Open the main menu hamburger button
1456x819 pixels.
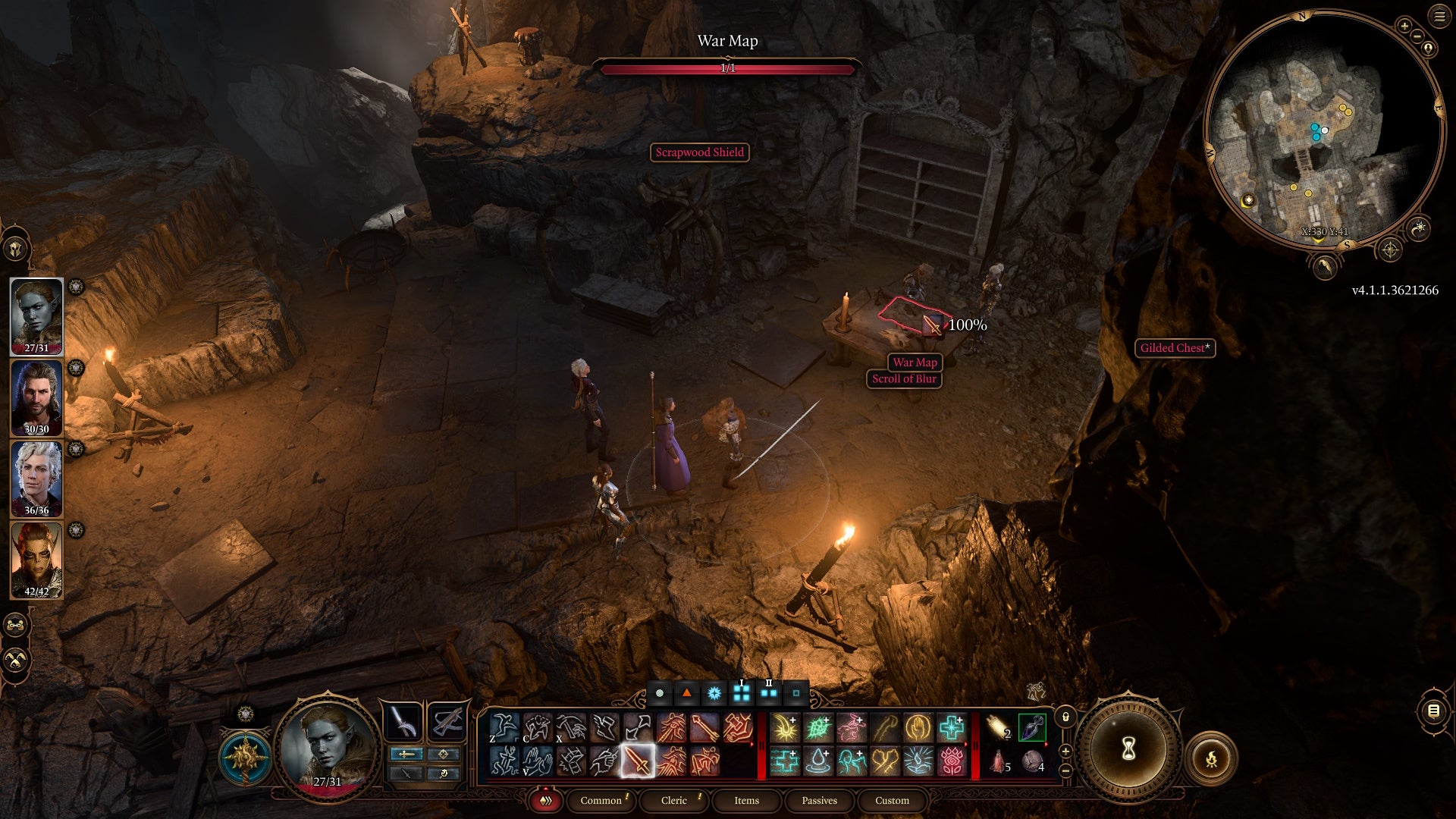[x=1439, y=17]
